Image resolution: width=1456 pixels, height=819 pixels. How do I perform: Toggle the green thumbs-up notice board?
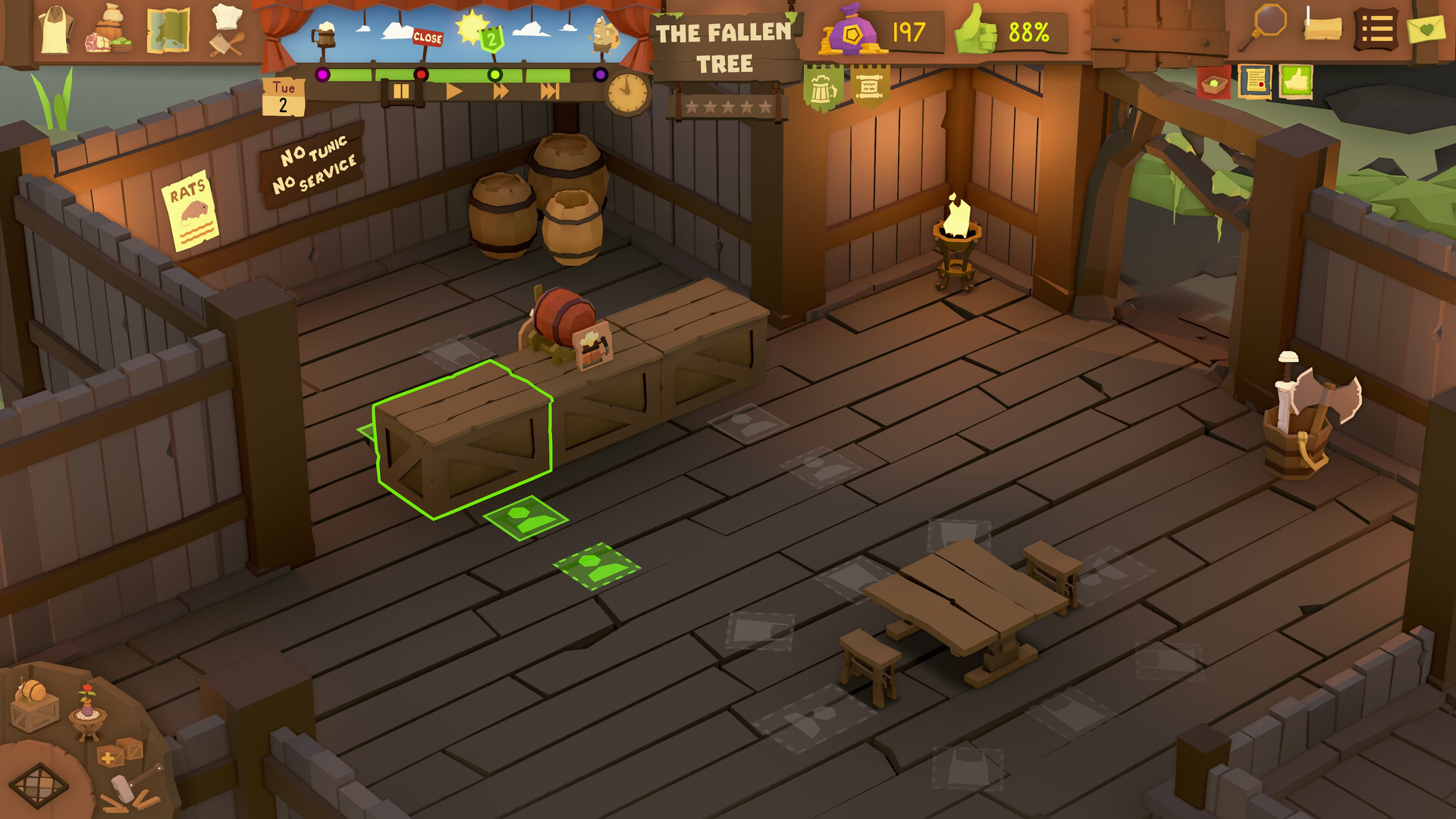coord(1297,83)
